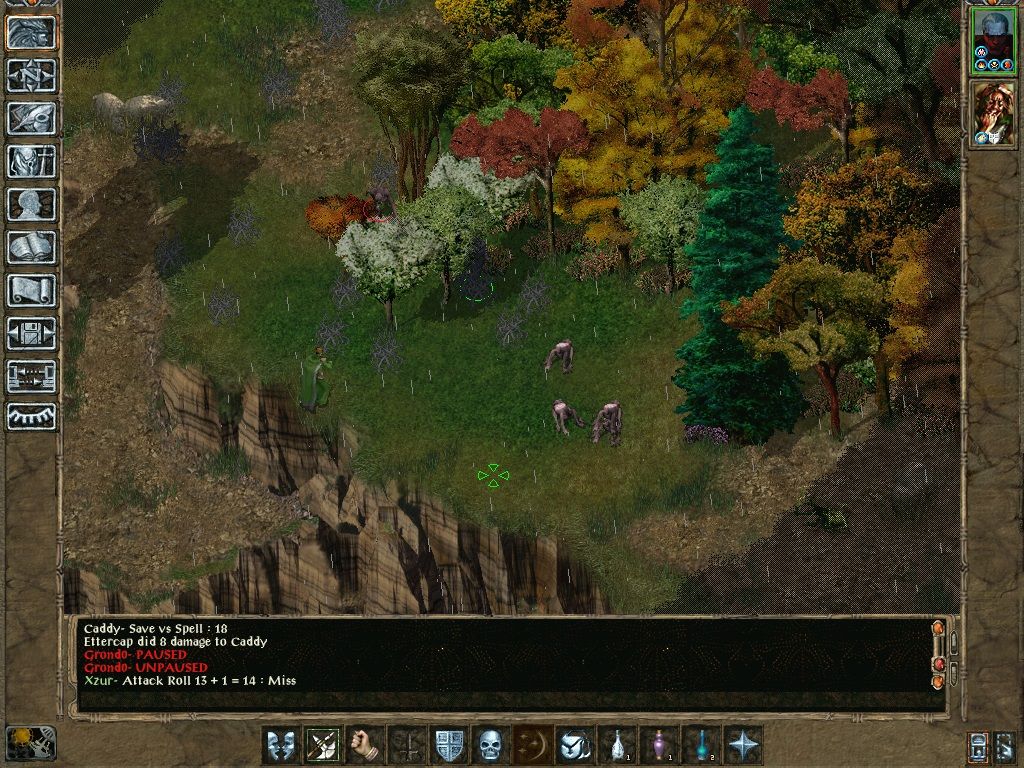Open the options menu with the floppy-disk button
Screen dimensions: 1024x768
31,333
